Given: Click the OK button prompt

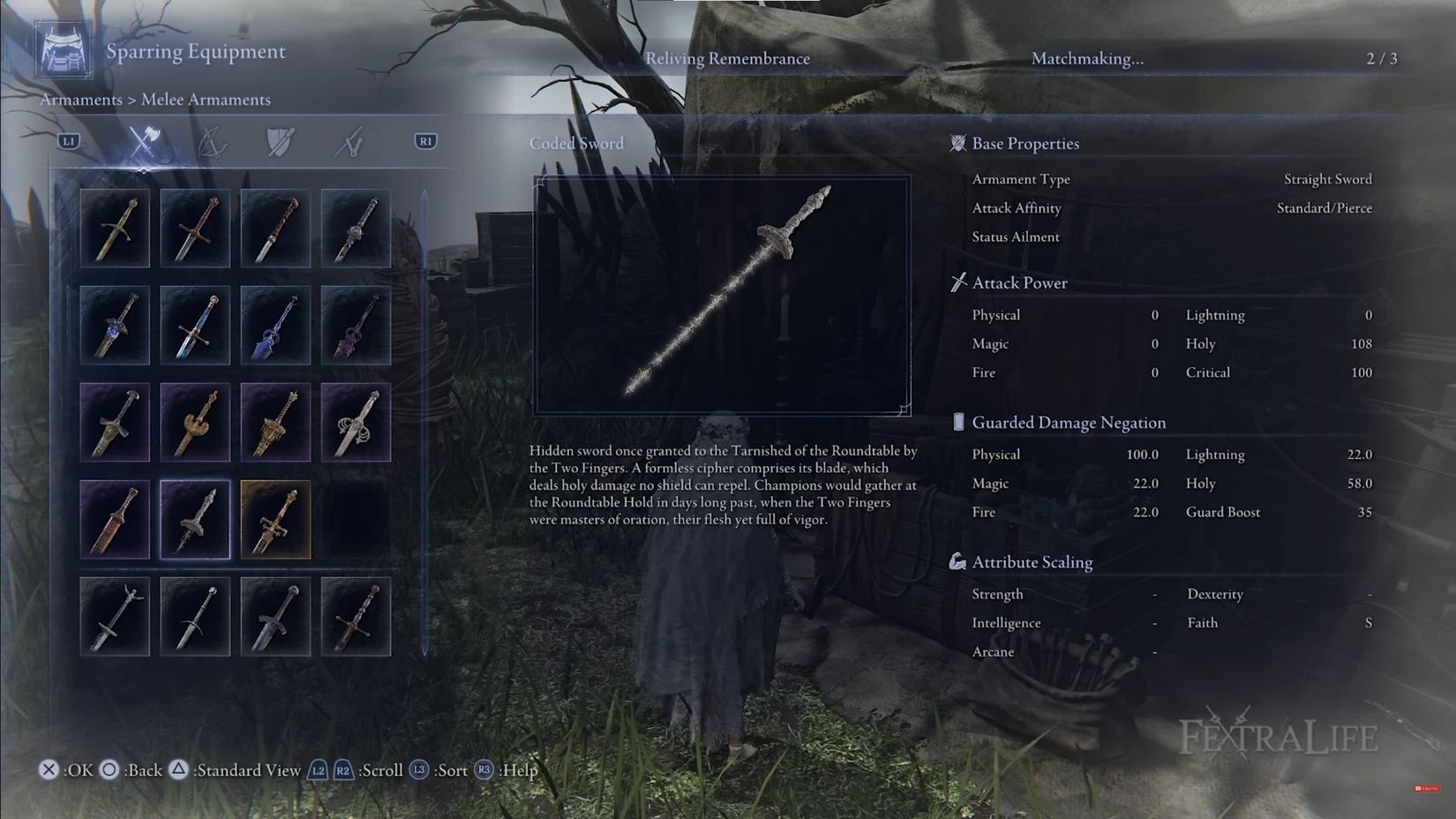Looking at the screenshot, I should [50, 770].
